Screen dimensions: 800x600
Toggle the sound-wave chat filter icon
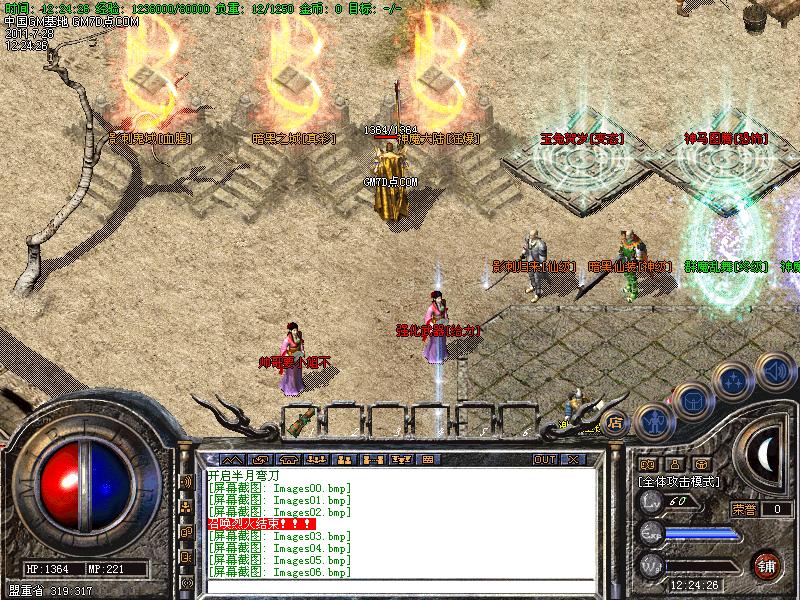pyautogui.click(x=186, y=481)
